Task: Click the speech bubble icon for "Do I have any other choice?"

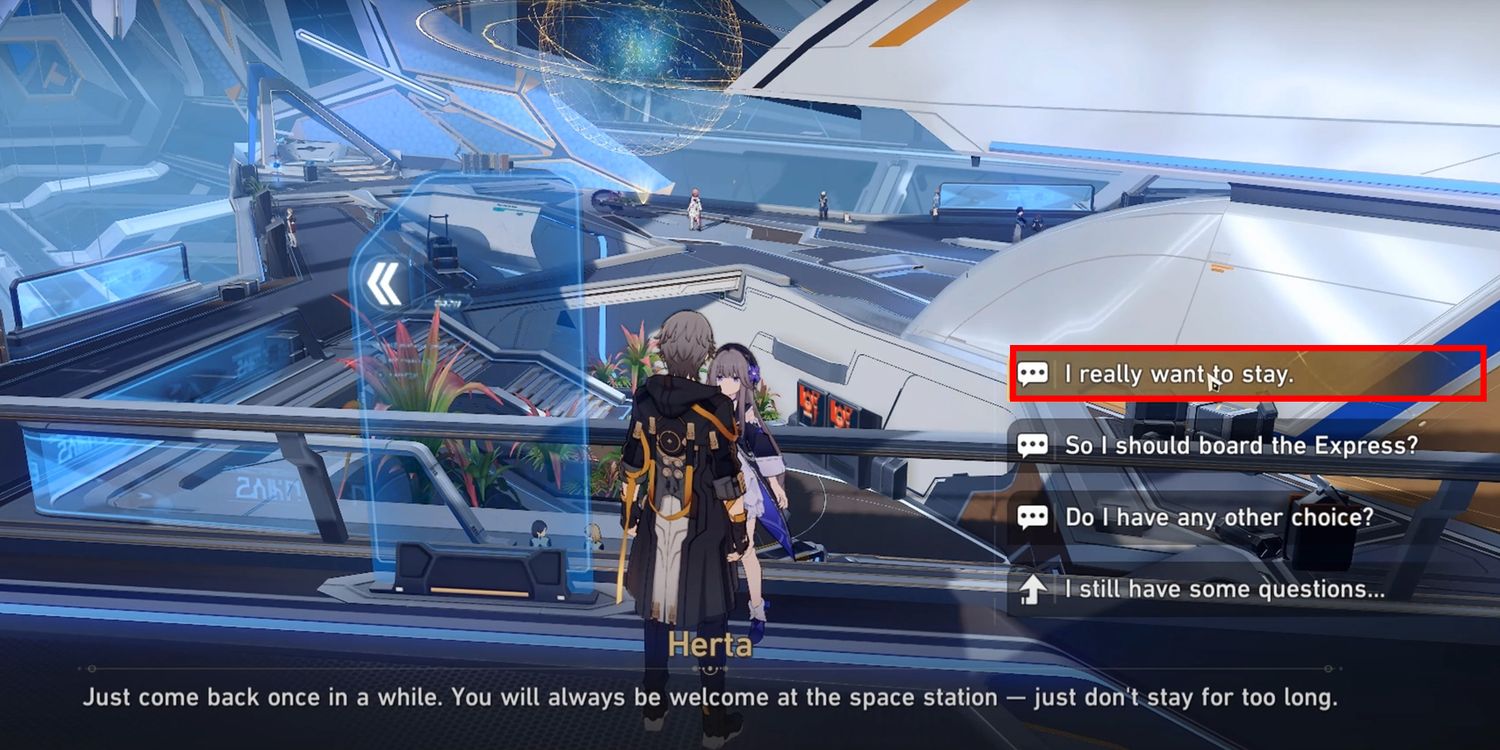Action: (1034, 516)
